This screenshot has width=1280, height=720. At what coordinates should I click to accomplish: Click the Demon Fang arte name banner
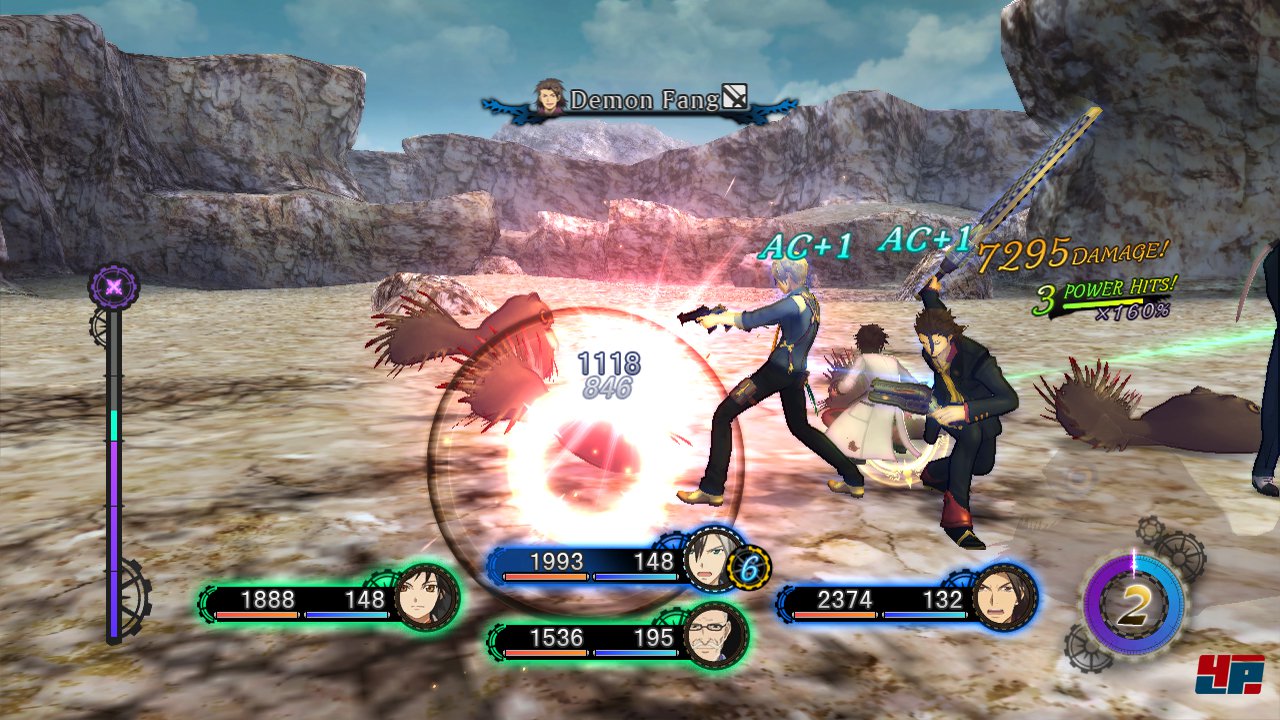click(640, 100)
